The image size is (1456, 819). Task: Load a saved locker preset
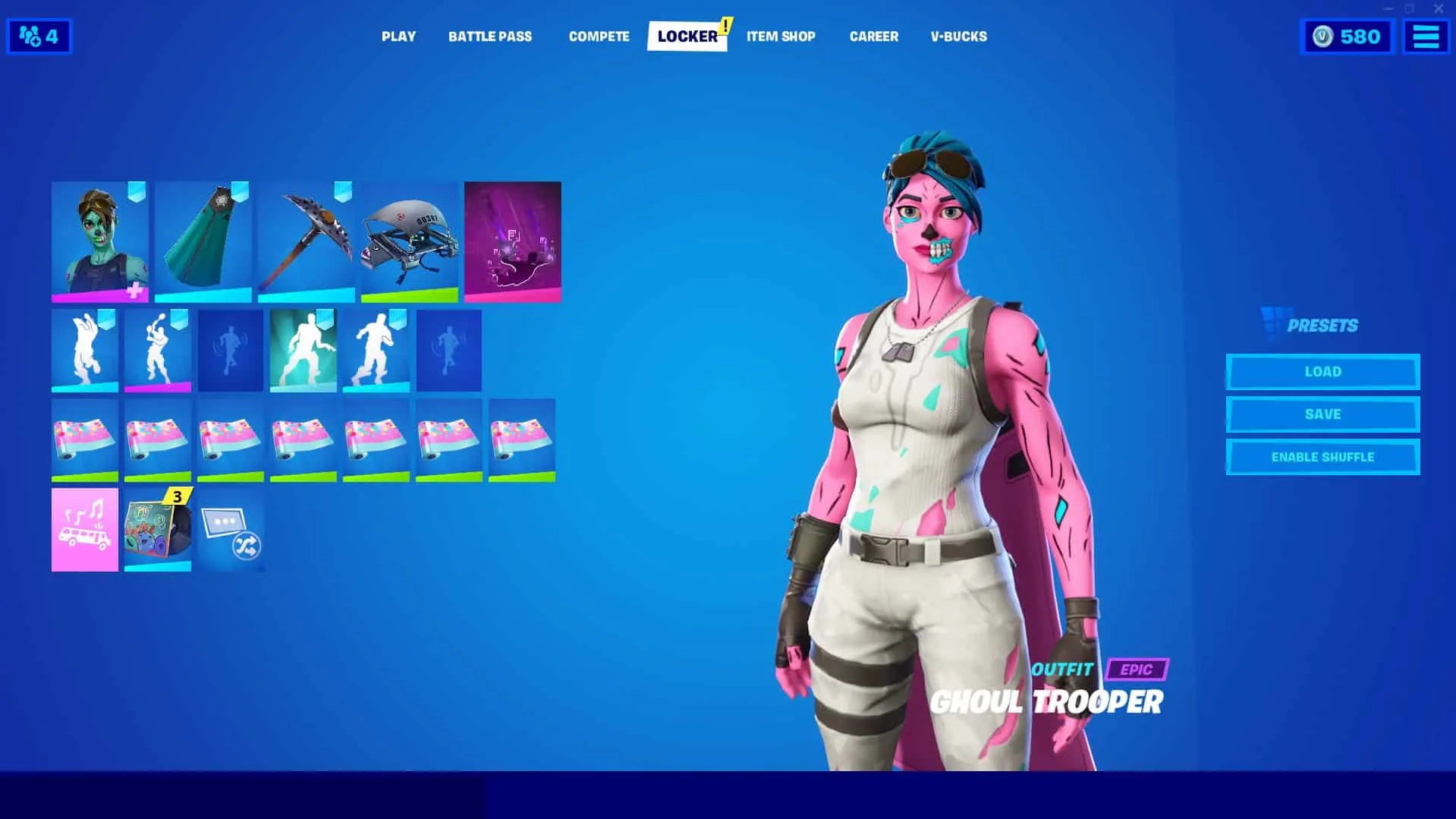[1322, 372]
